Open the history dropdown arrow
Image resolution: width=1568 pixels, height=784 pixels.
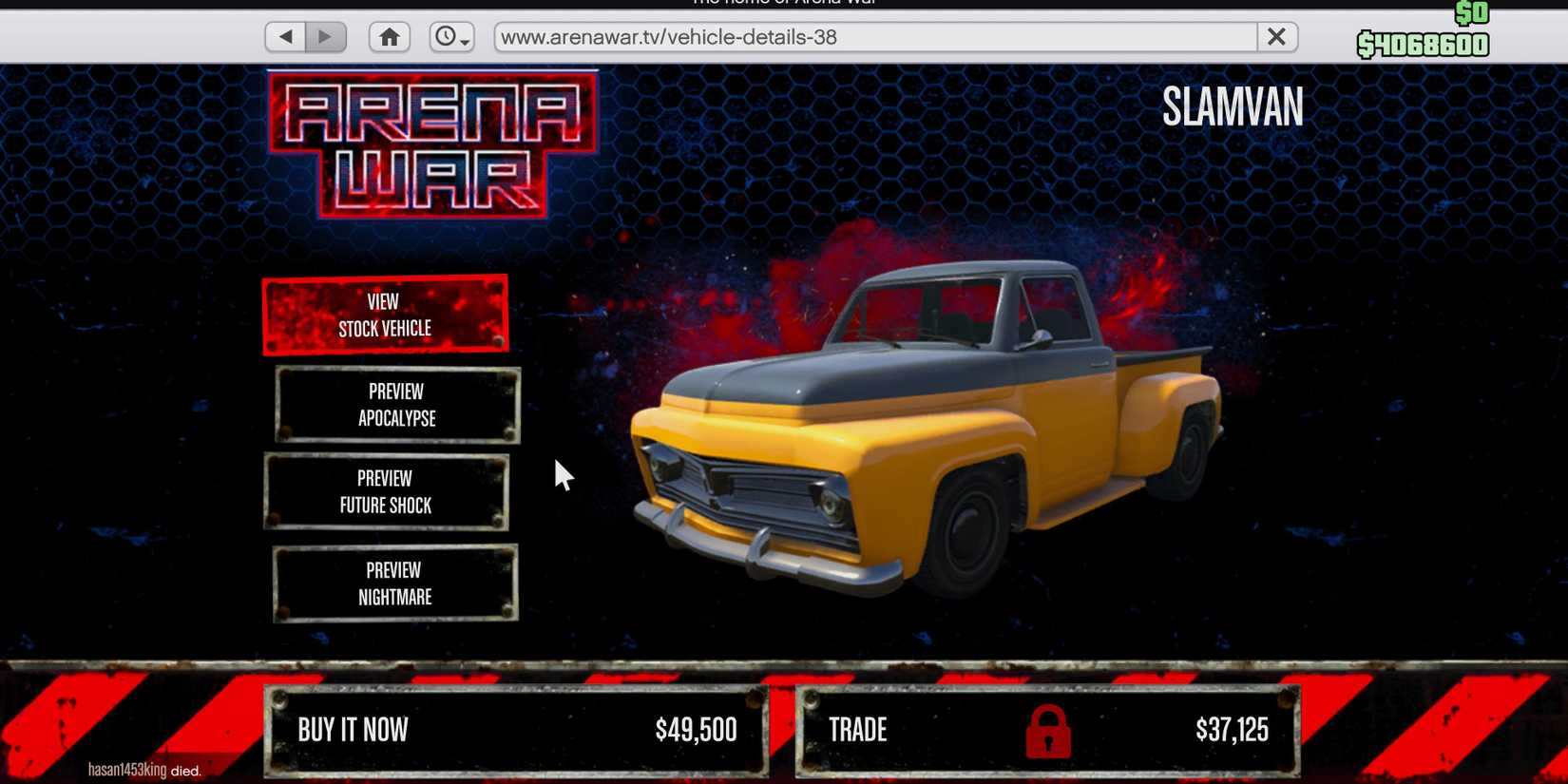(x=465, y=44)
